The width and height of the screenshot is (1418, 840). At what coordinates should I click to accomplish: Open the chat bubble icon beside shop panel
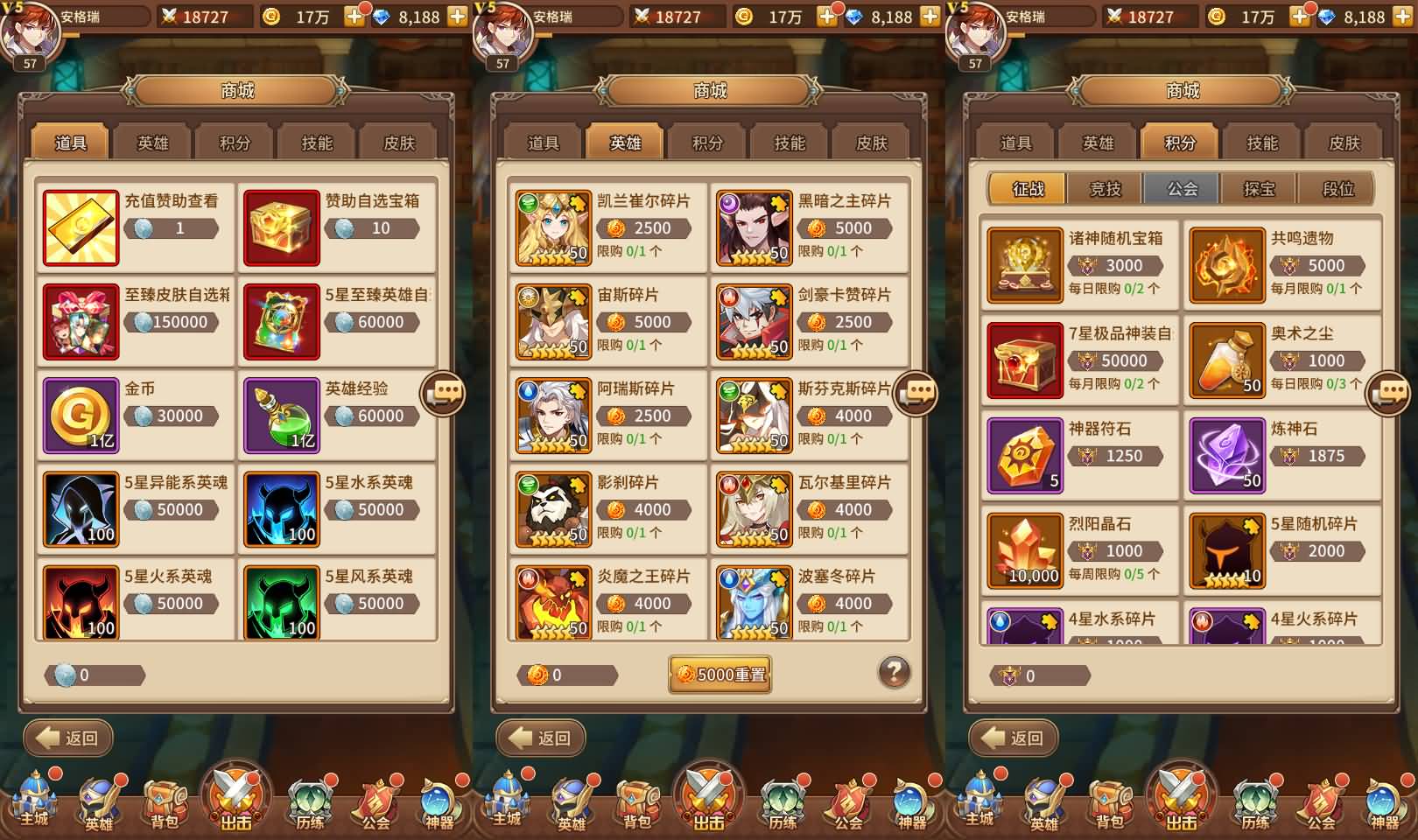(x=445, y=392)
